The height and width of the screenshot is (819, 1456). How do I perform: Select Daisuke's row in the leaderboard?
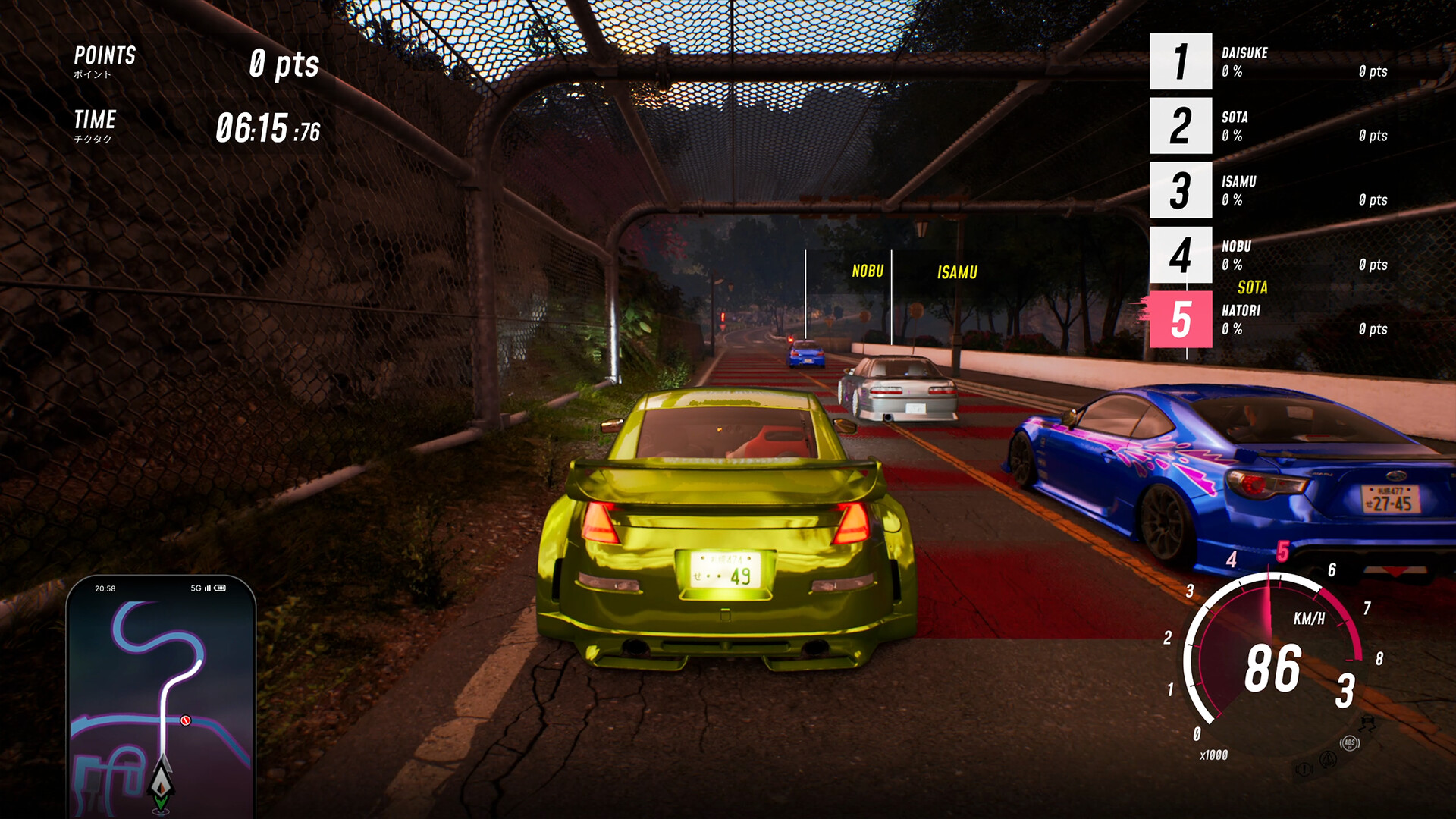1268,62
